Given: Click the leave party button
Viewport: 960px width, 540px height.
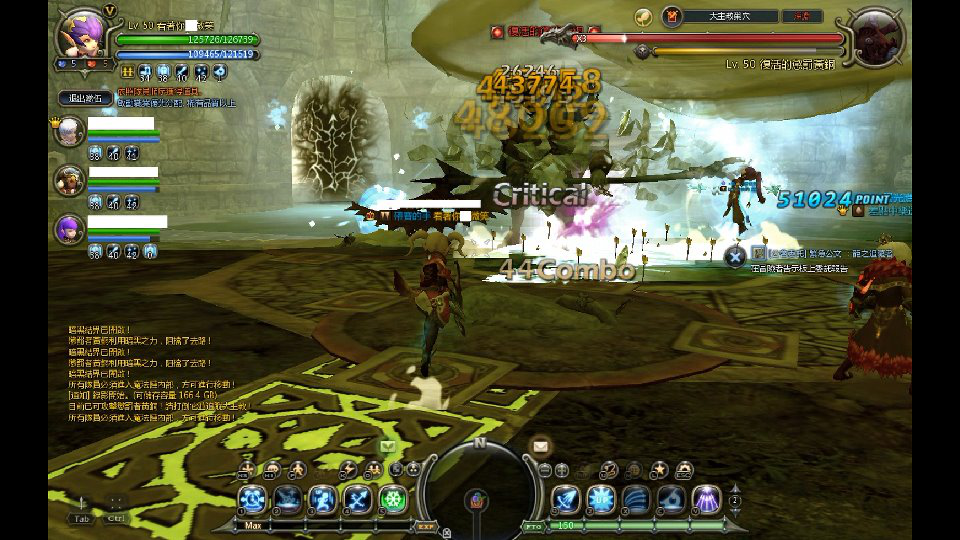Looking at the screenshot, I should (x=85, y=97).
